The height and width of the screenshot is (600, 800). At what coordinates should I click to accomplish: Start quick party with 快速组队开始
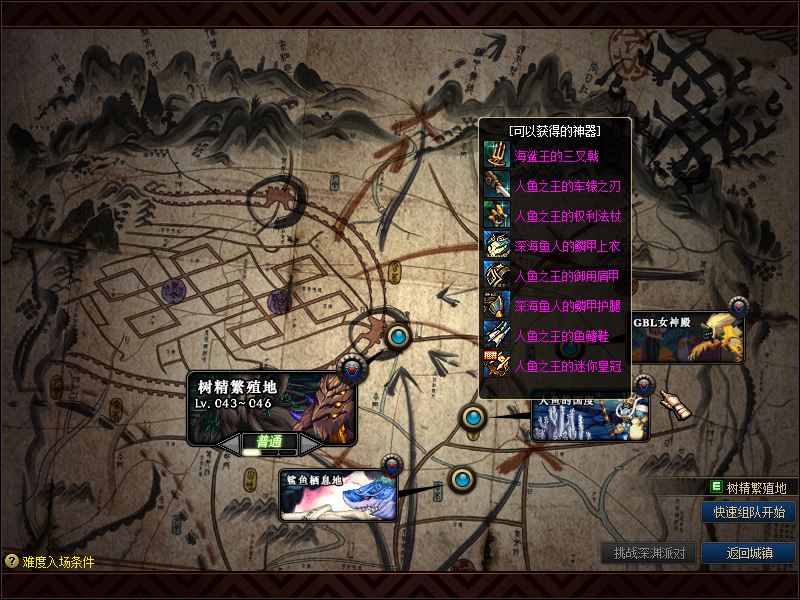click(x=749, y=512)
